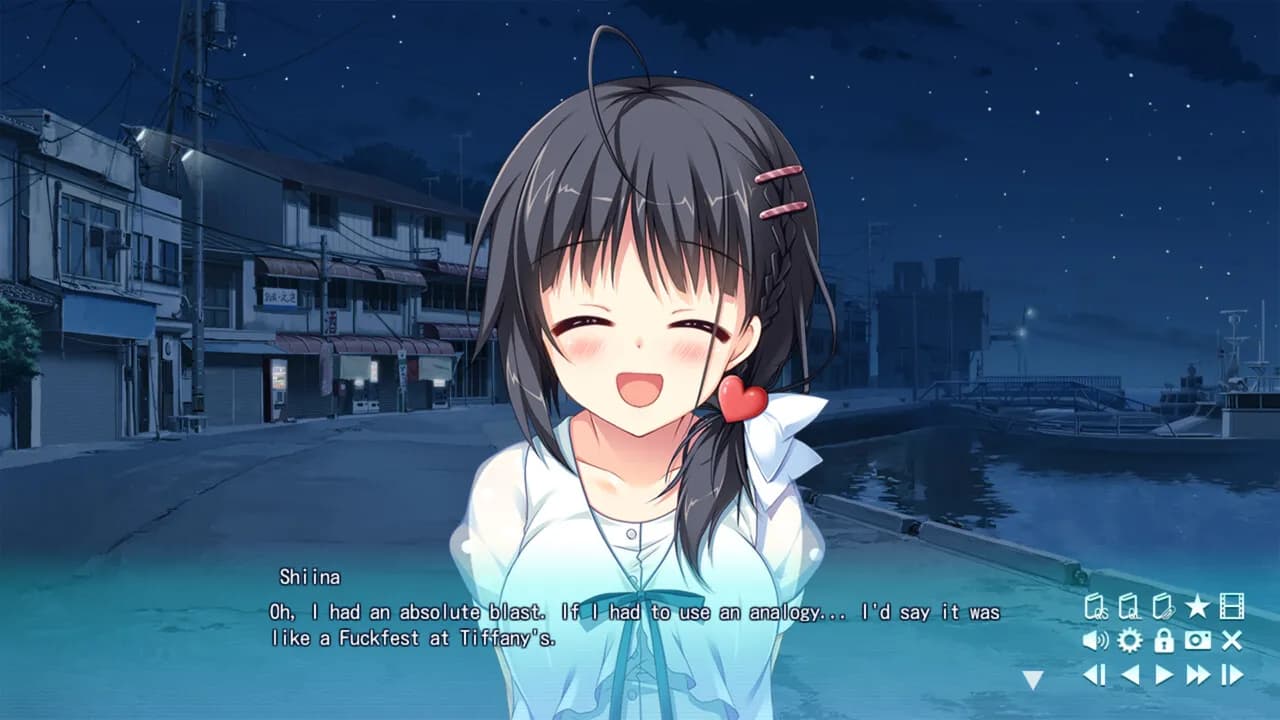Step back one line with the leftmost playback icon

pyautogui.click(x=1093, y=673)
